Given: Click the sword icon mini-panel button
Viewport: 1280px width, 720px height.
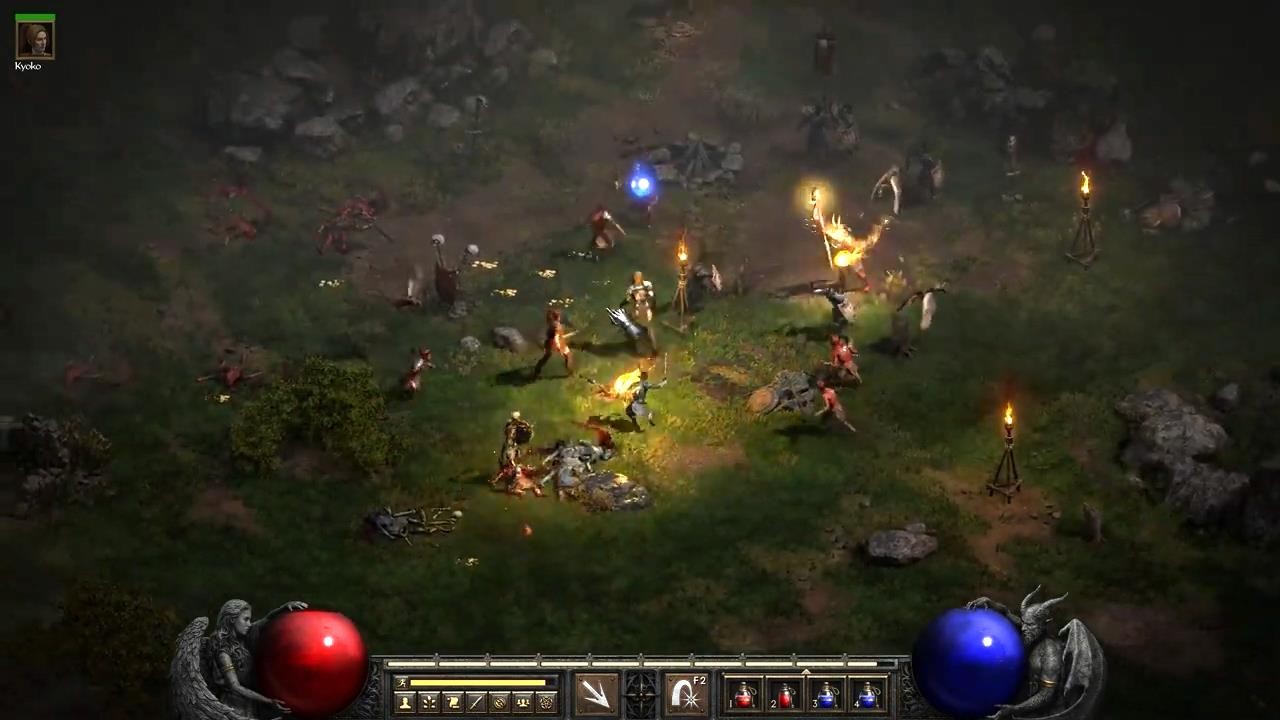Looking at the screenshot, I should click(475, 702).
